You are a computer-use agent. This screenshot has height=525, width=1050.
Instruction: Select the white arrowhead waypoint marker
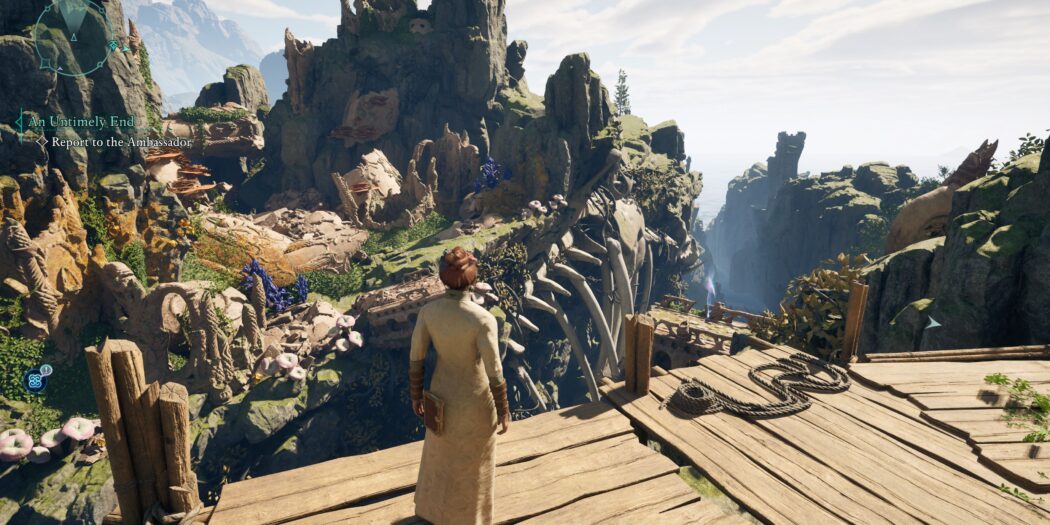tap(932, 322)
